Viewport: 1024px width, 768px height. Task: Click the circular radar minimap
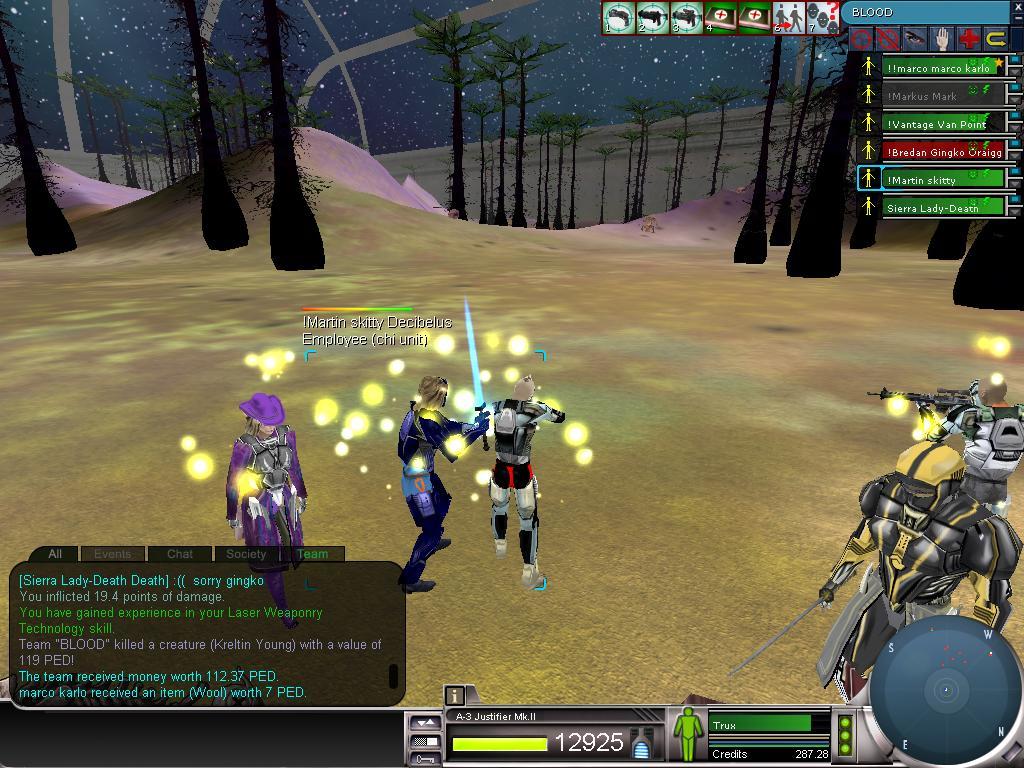pos(945,690)
